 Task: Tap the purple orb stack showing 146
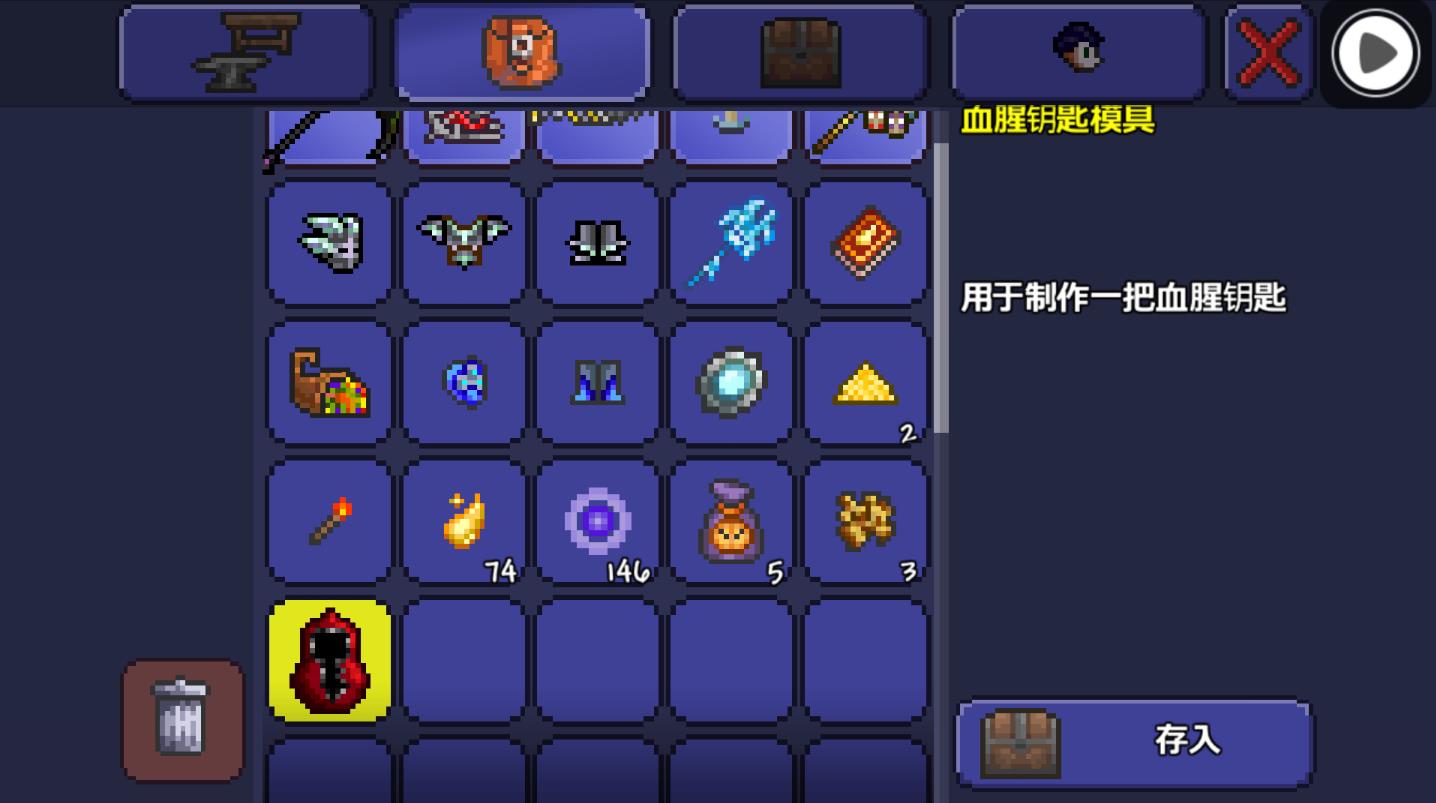pyautogui.click(x=597, y=520)
